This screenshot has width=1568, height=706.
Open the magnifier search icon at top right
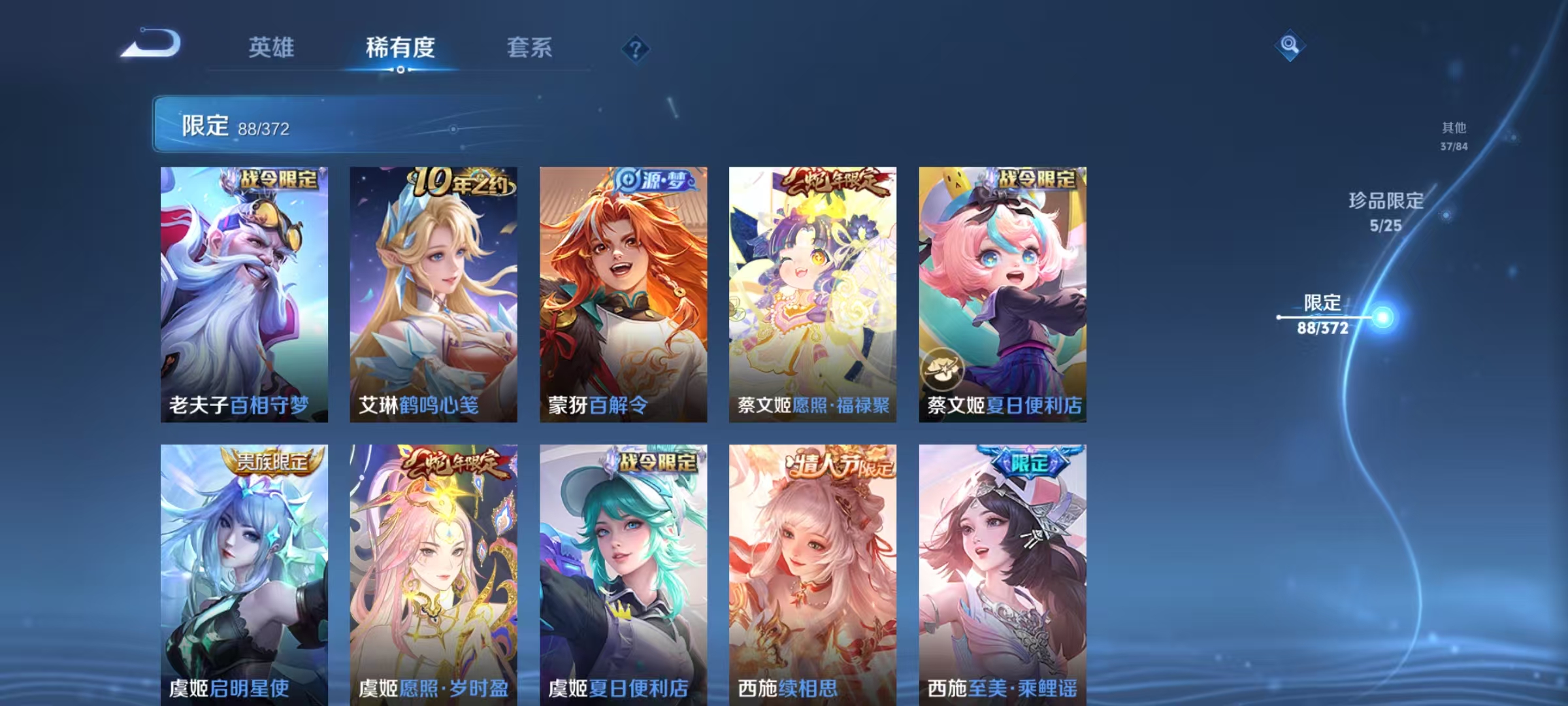tap(1288, 46)
